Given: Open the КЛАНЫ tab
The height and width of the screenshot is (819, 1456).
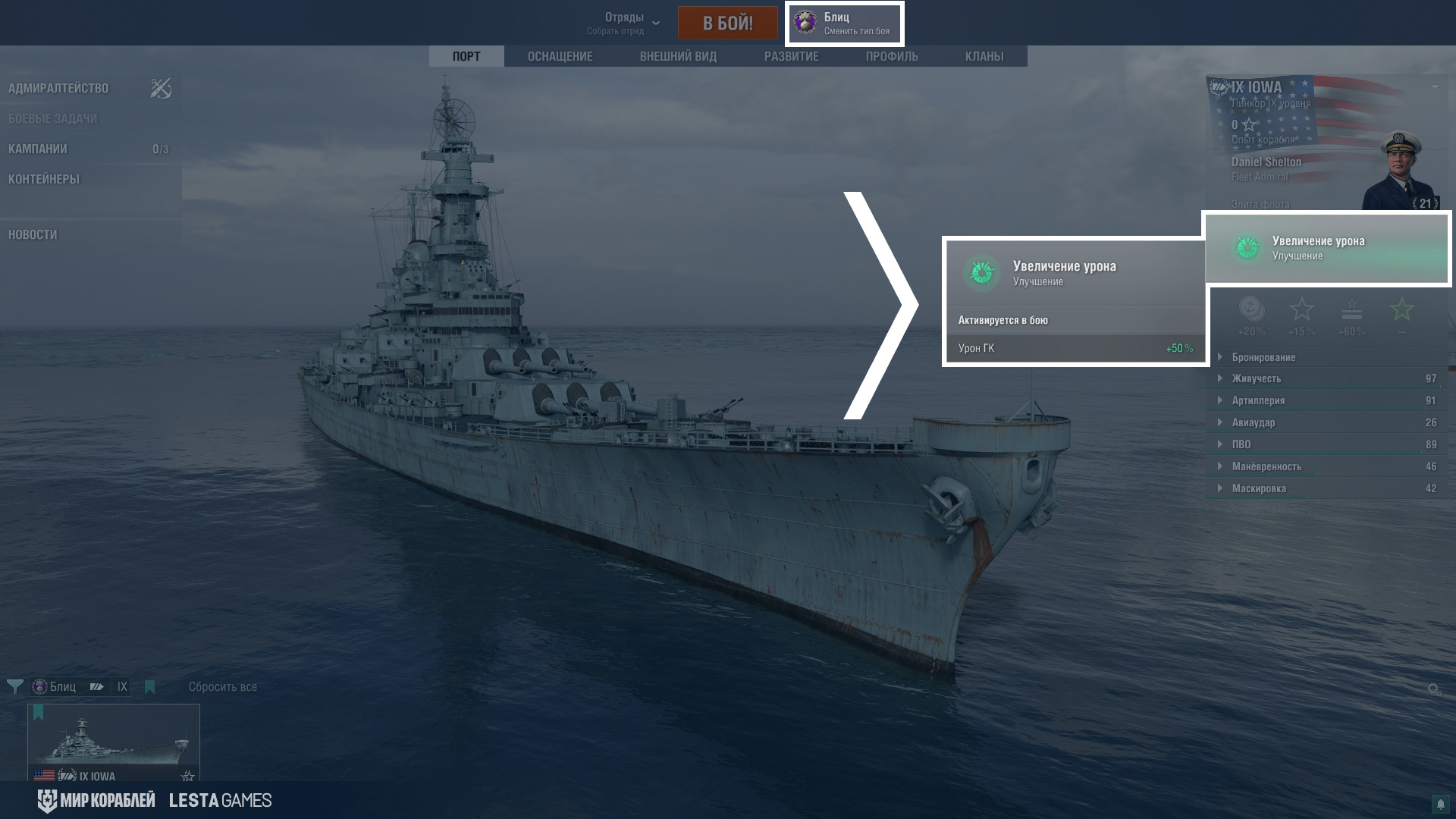Looking at the screenshot, I should coord(984,56).
